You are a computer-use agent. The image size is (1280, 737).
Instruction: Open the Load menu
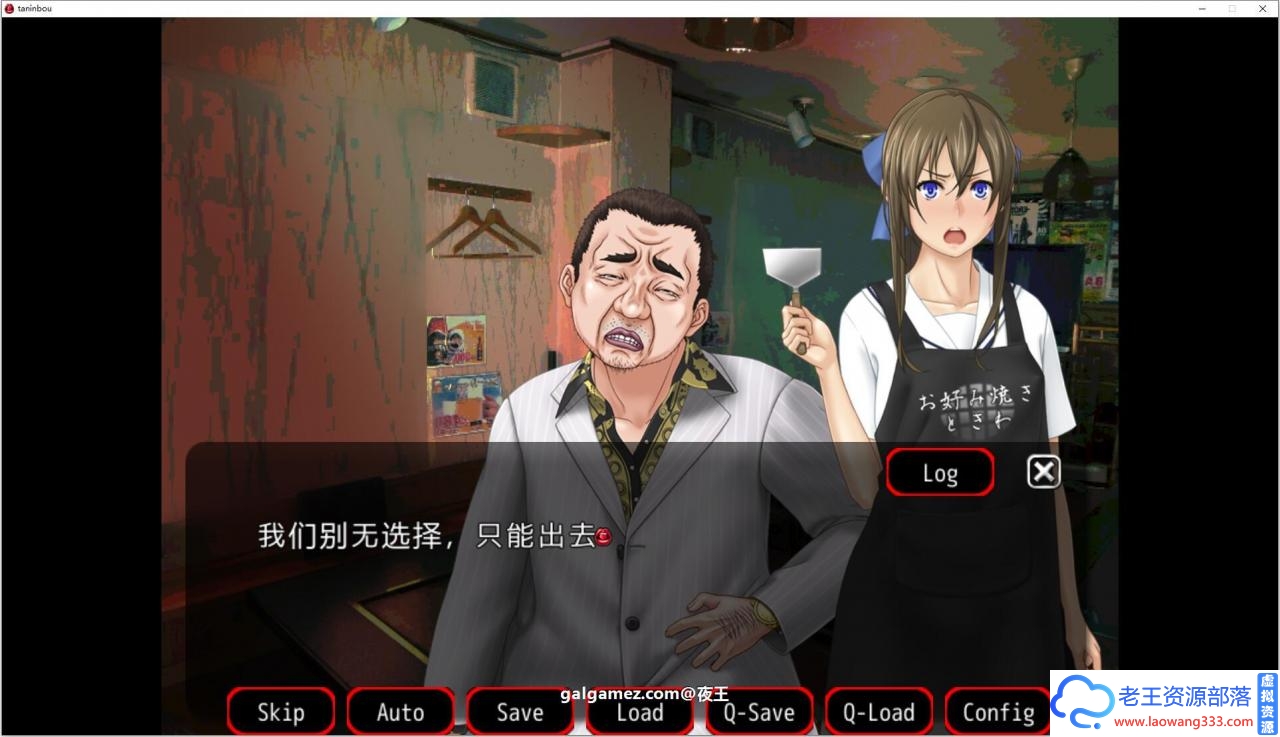point(639,712)
